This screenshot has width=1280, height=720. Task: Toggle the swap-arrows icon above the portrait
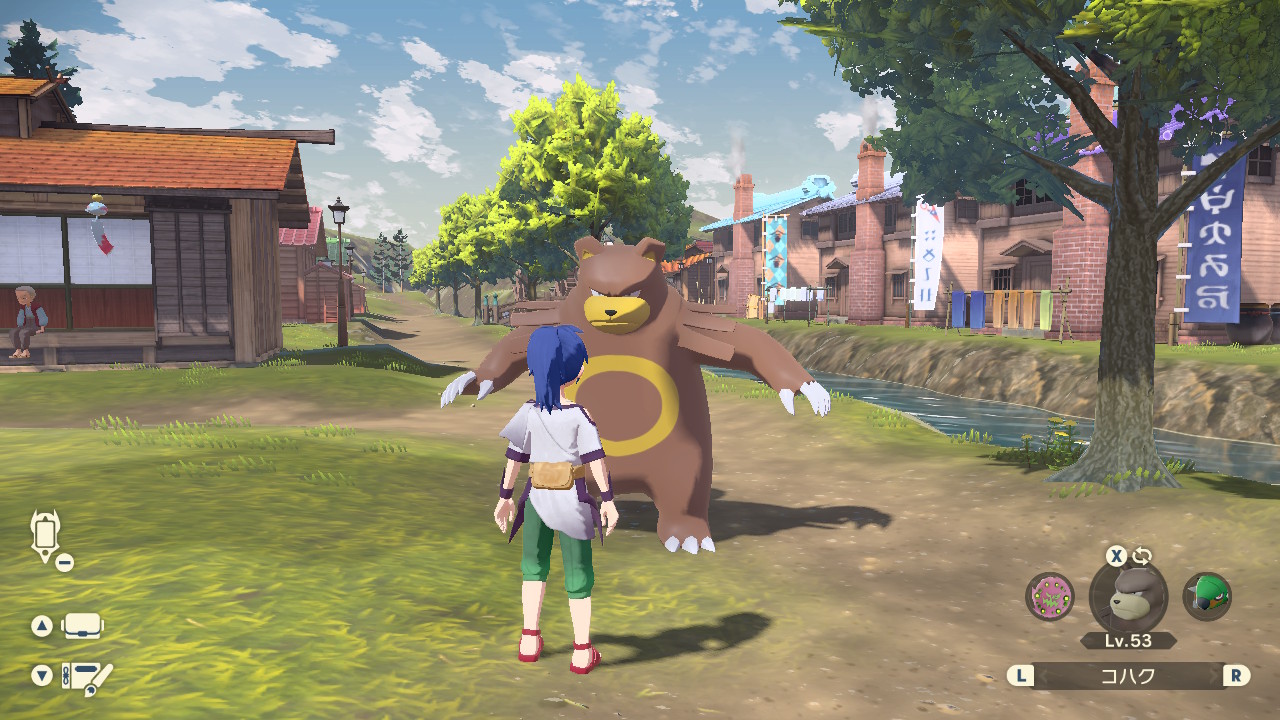tap(1142, 557)
